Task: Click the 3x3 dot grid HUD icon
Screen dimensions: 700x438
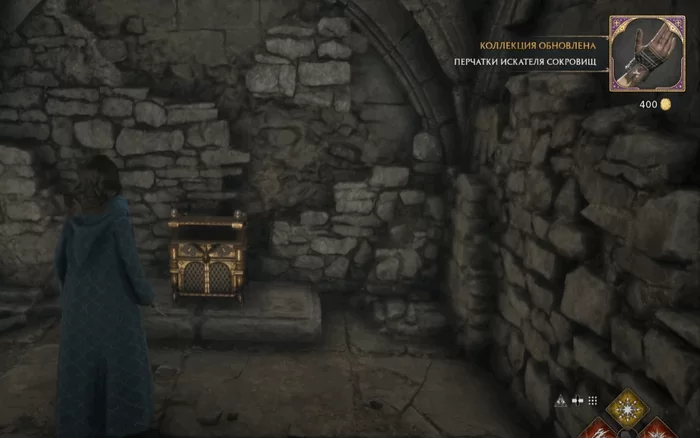Action: tap(593, 400)
